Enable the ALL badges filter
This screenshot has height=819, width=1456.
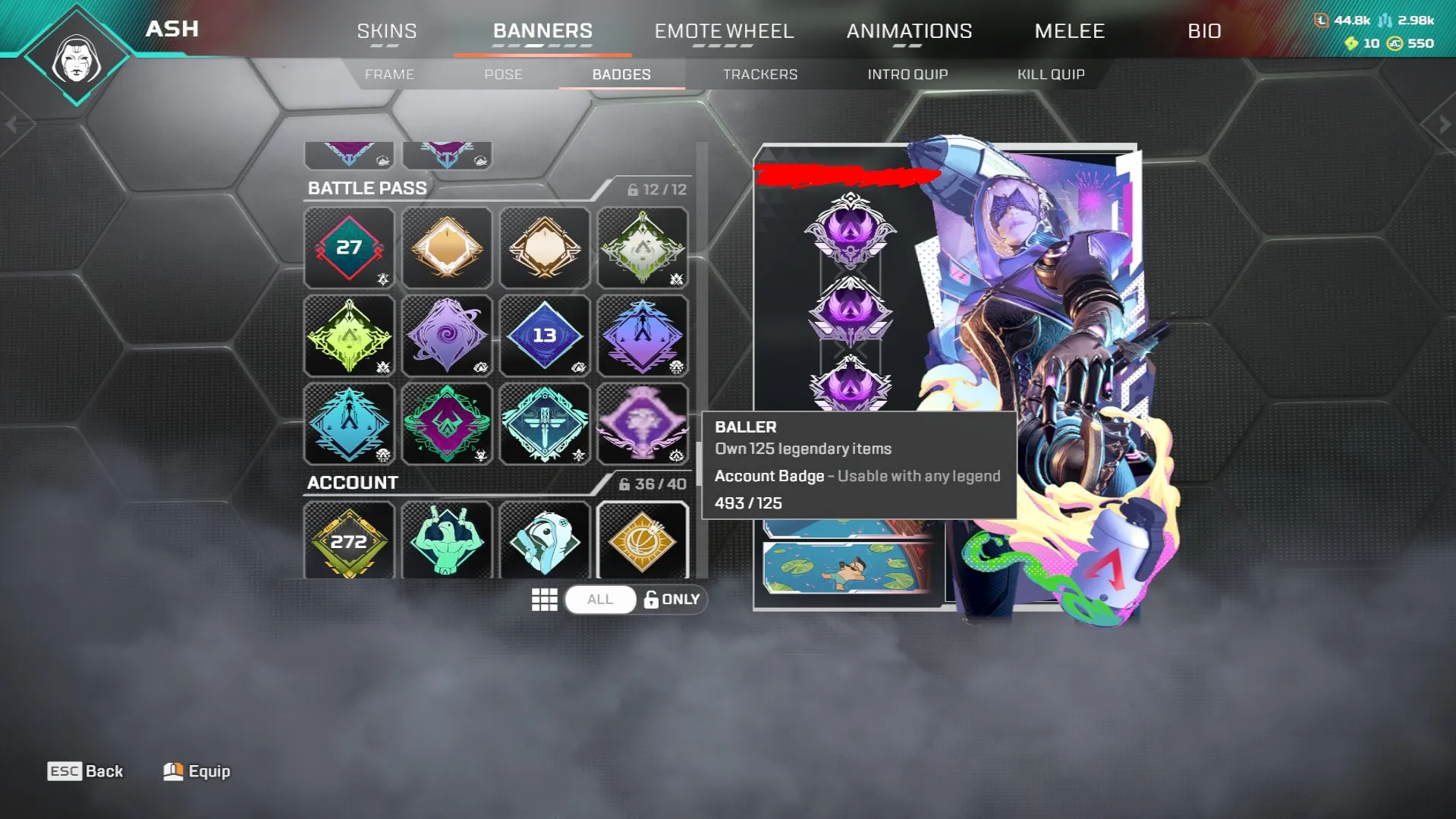(600, 599)
